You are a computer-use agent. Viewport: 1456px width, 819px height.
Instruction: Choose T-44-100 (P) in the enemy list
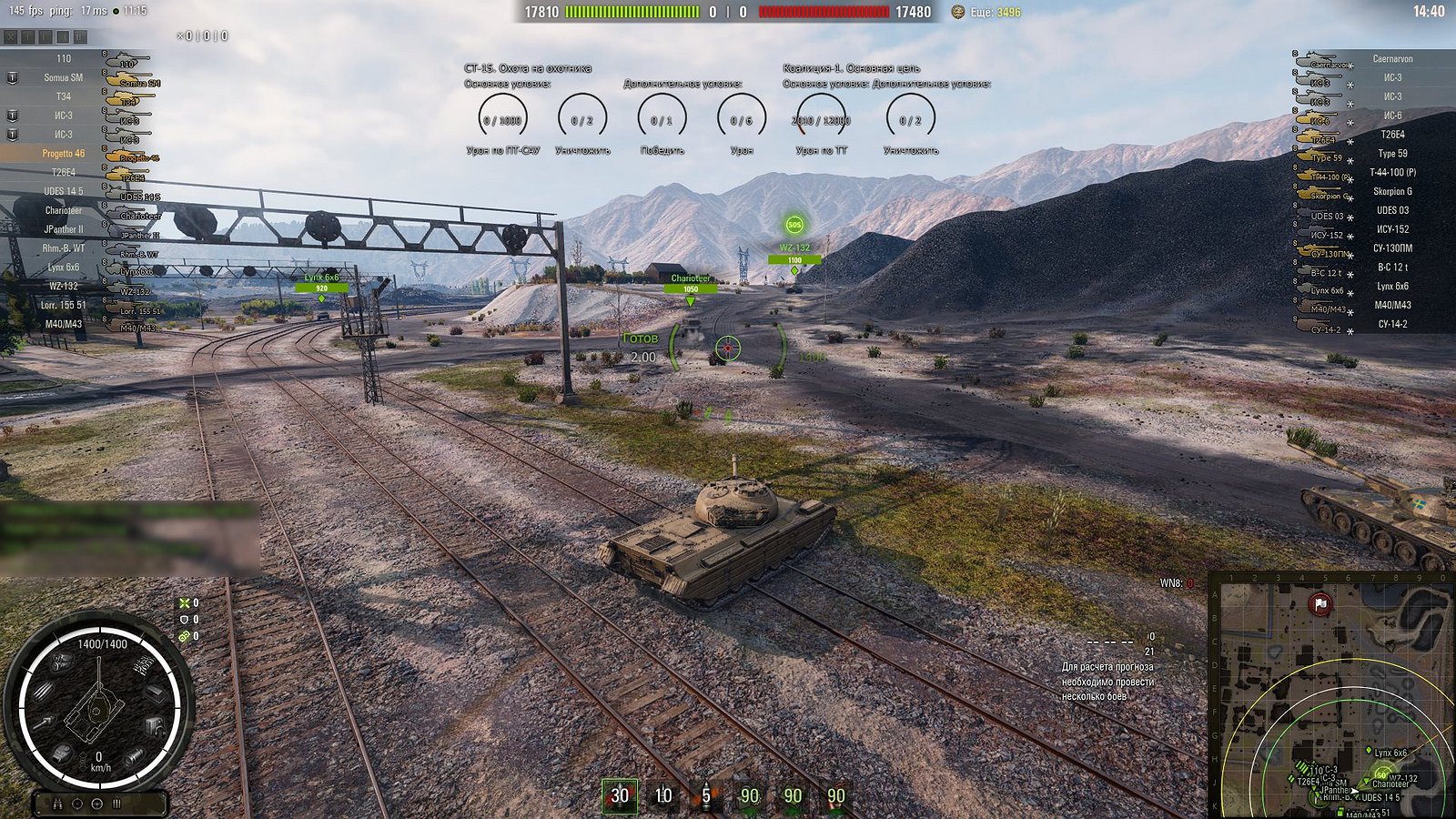(x=1392, y=172)
